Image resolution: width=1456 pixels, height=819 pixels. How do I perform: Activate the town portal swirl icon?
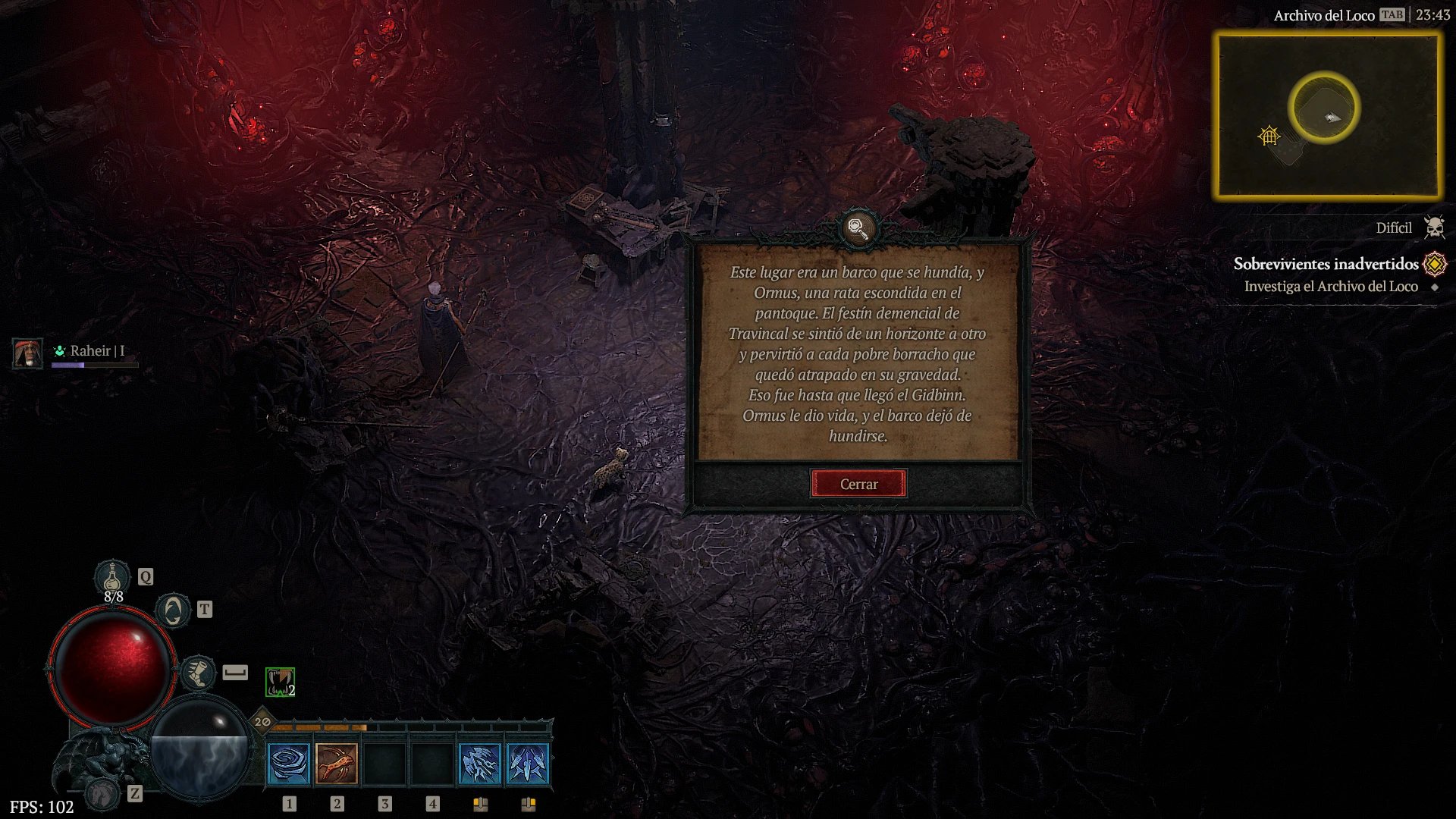pos(173,610)
